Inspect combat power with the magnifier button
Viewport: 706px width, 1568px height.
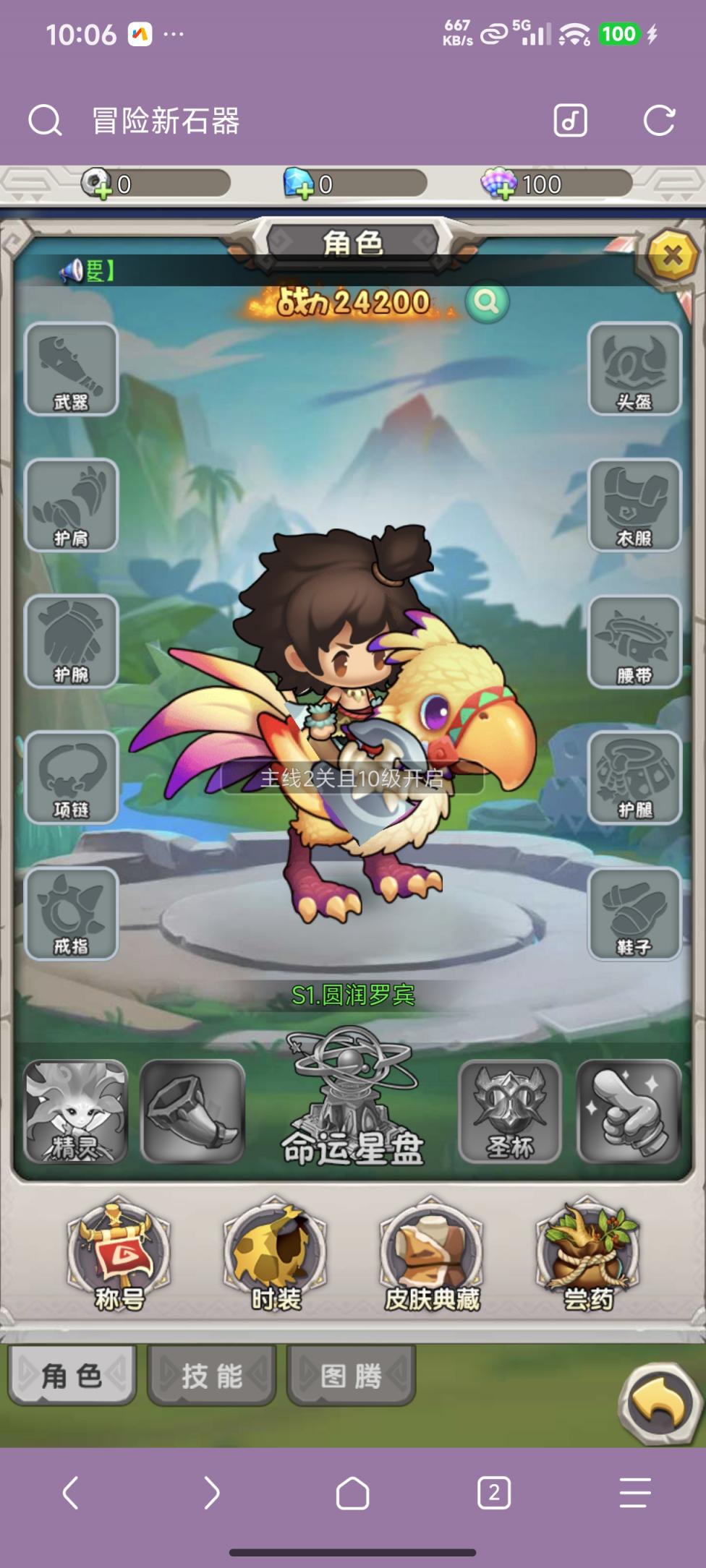pyautogui.click(x=487, y=302)
